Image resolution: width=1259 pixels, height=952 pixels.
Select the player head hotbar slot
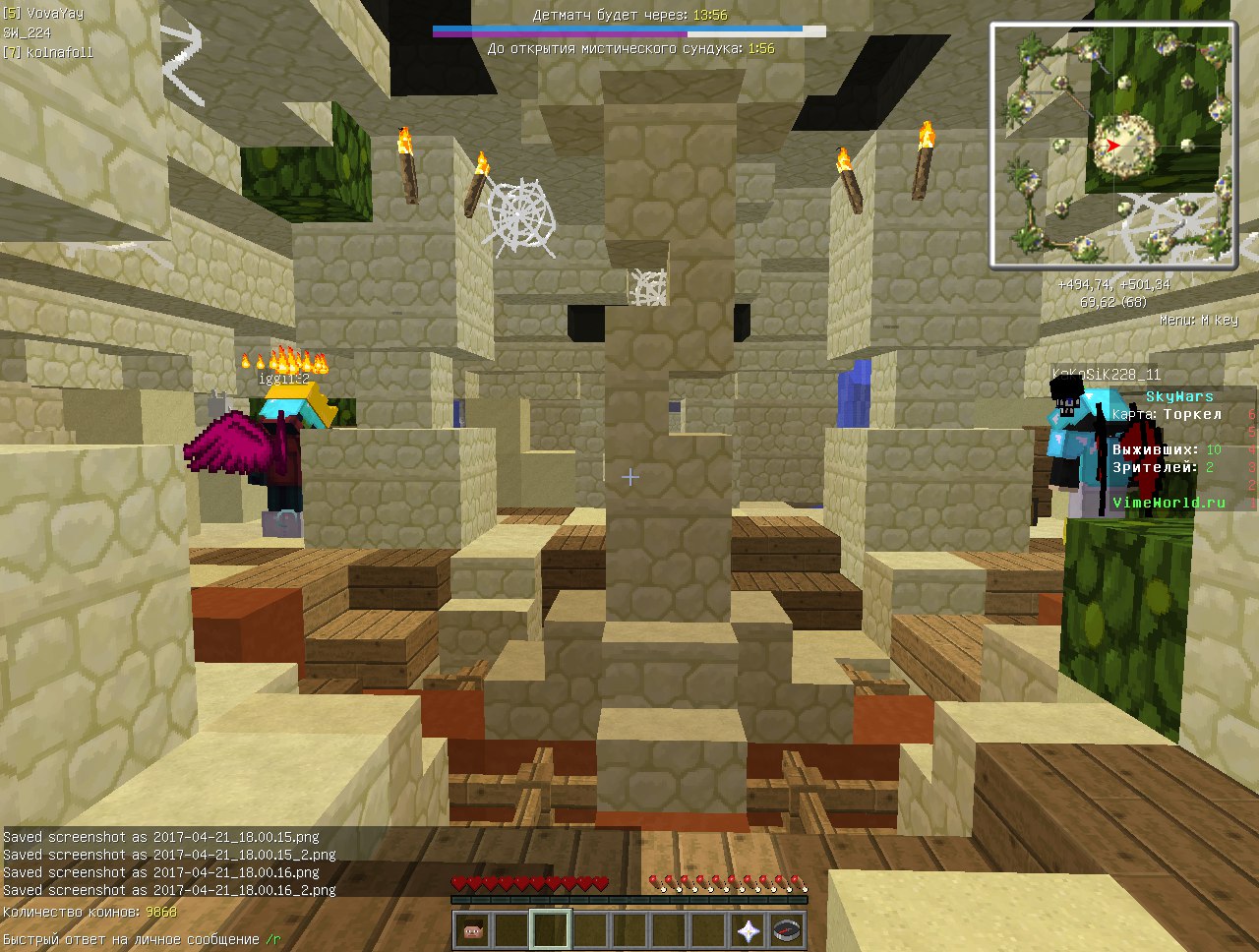point(472,930)
